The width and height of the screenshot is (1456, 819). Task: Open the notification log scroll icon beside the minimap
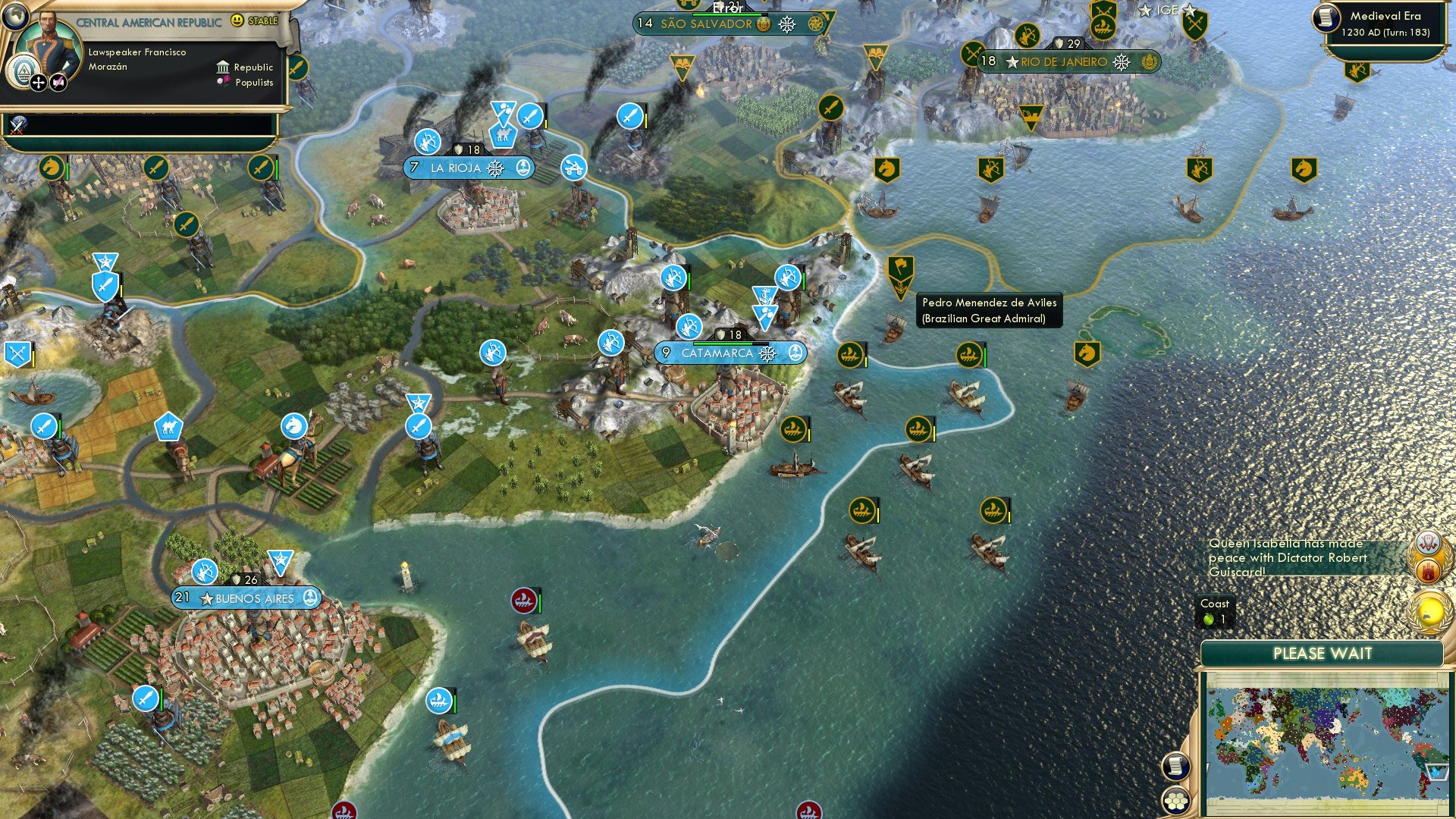tap(1175, 767)
